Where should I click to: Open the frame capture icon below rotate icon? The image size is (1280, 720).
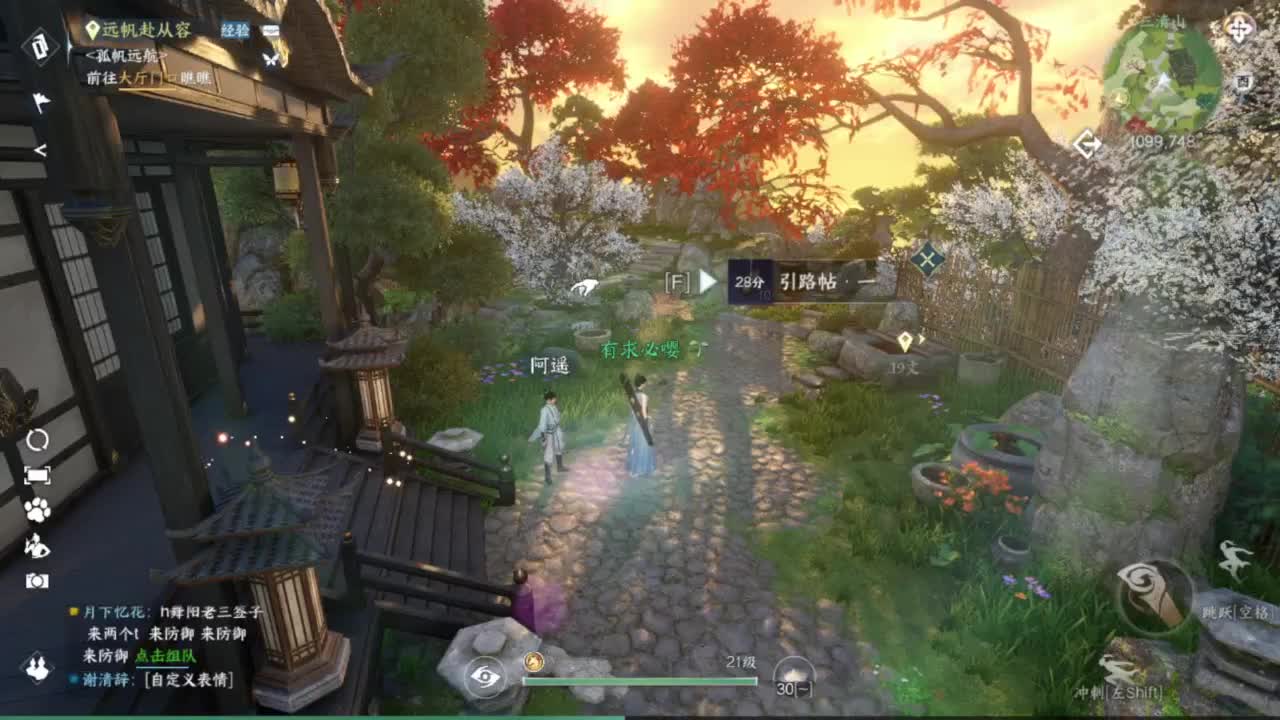[36, 474]
